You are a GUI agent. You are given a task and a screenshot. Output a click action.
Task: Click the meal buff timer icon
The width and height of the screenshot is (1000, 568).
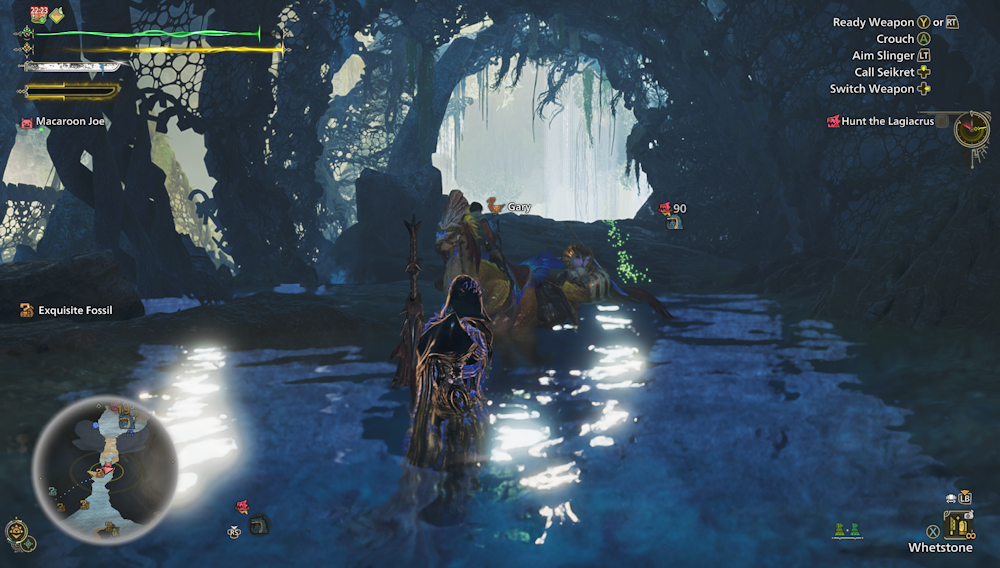click(x=39, y=14)
